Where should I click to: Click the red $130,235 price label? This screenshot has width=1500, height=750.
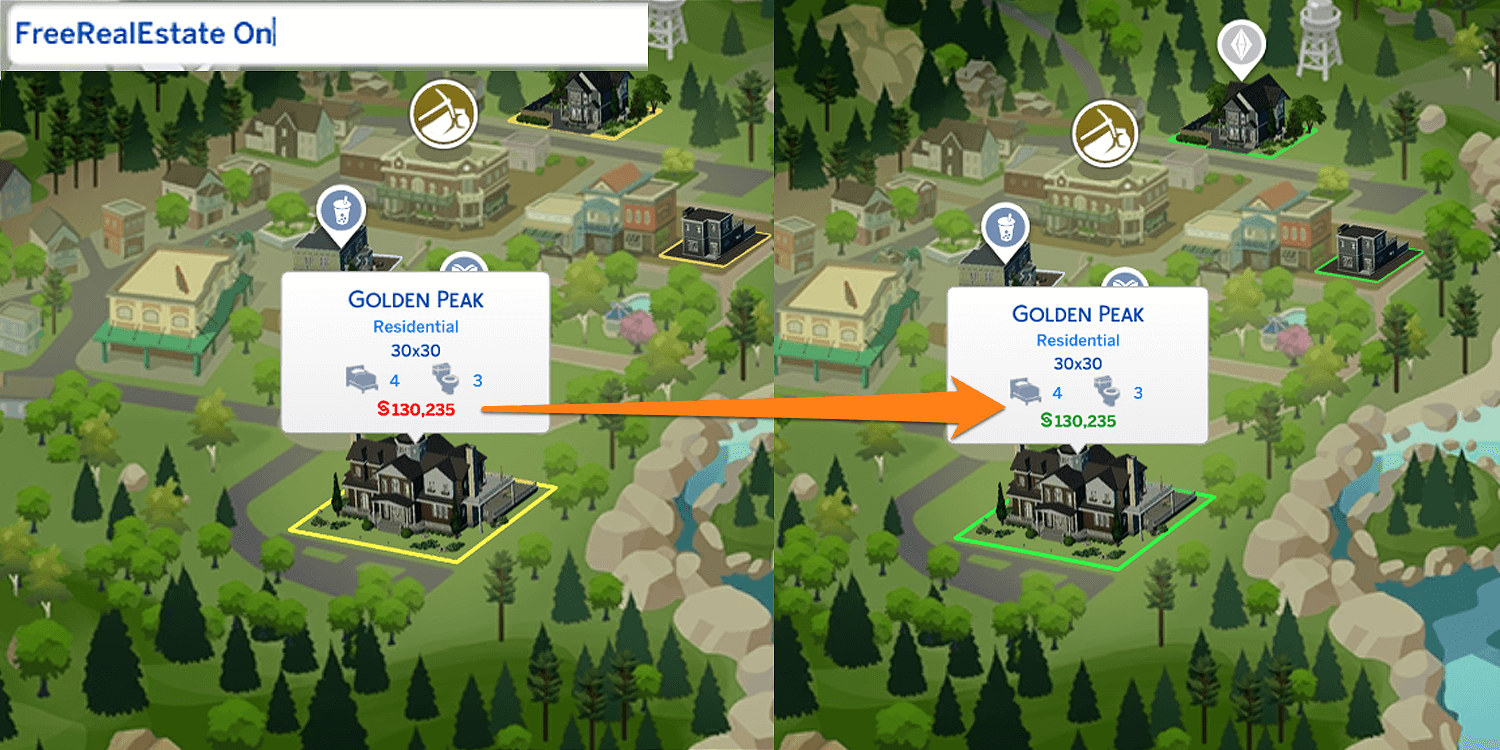click(414, 410)
